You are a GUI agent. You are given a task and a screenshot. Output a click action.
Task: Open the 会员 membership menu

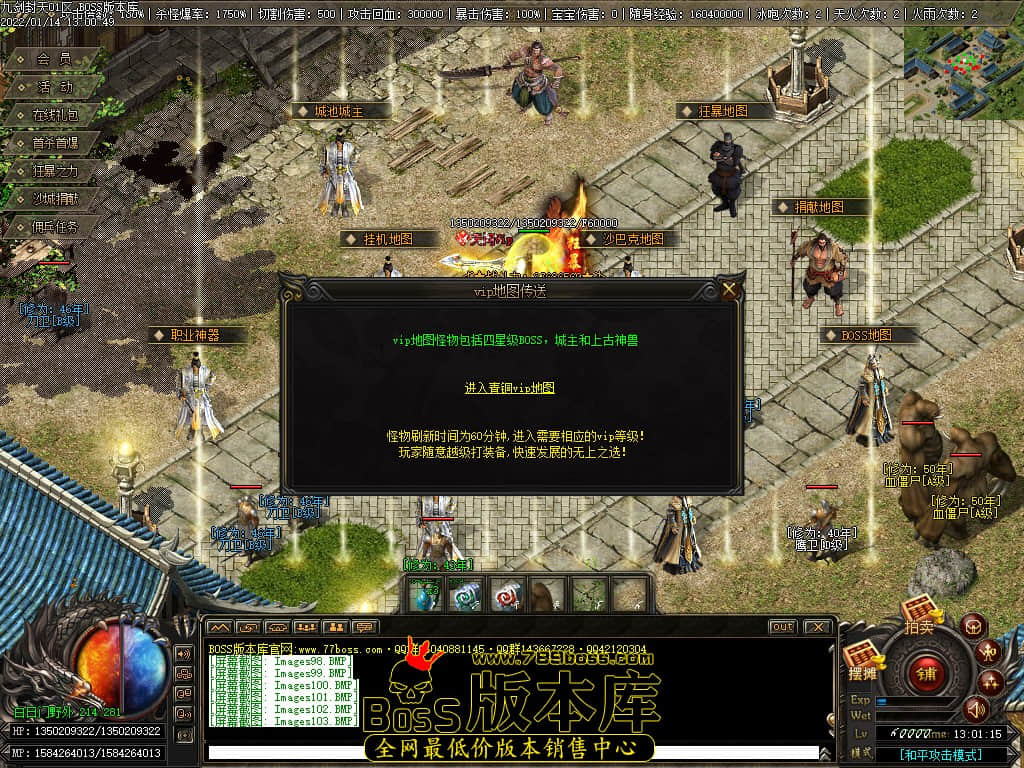tap(53, 59)
